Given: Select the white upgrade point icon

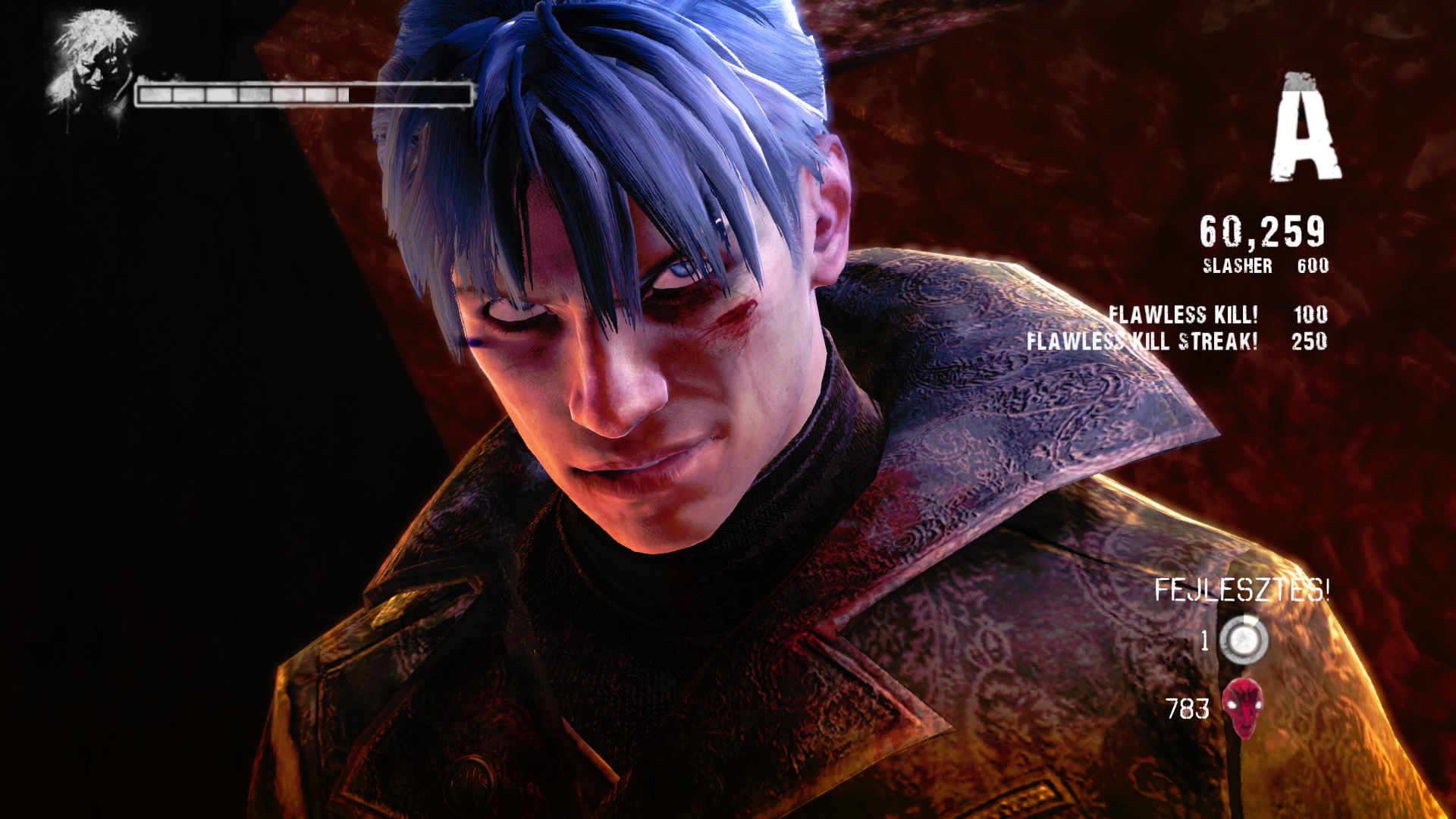Looking at the screenshot, I should pos(1243,640).
